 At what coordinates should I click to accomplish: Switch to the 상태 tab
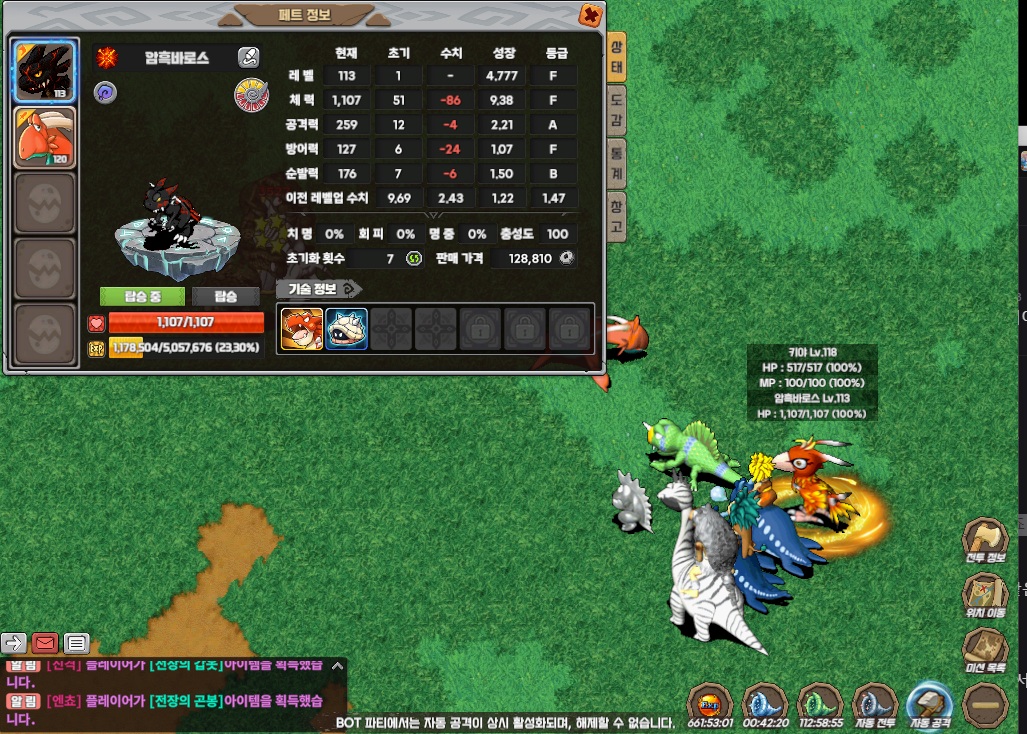coord(617,58)
